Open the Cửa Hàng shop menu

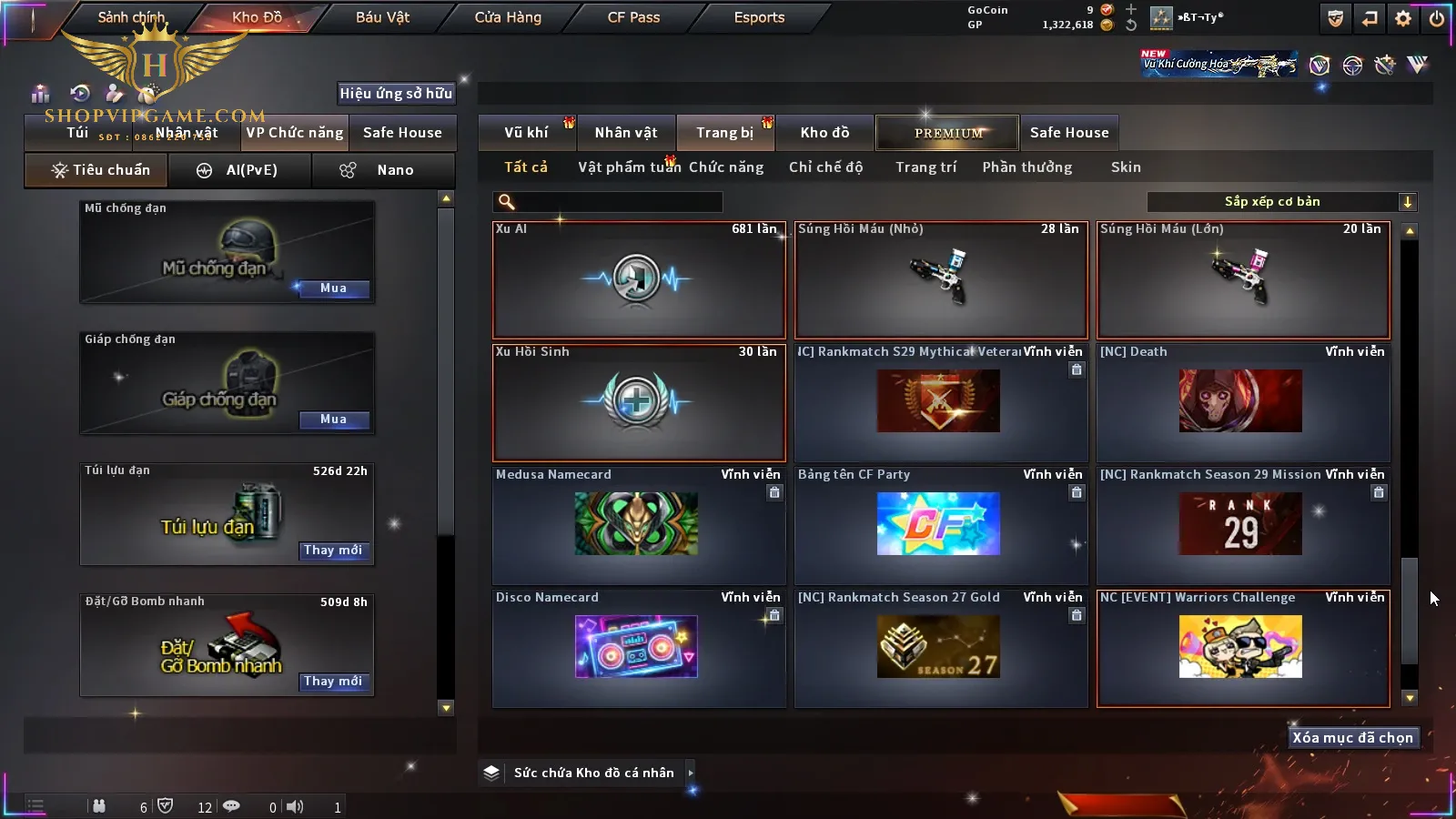pos(508,17)
